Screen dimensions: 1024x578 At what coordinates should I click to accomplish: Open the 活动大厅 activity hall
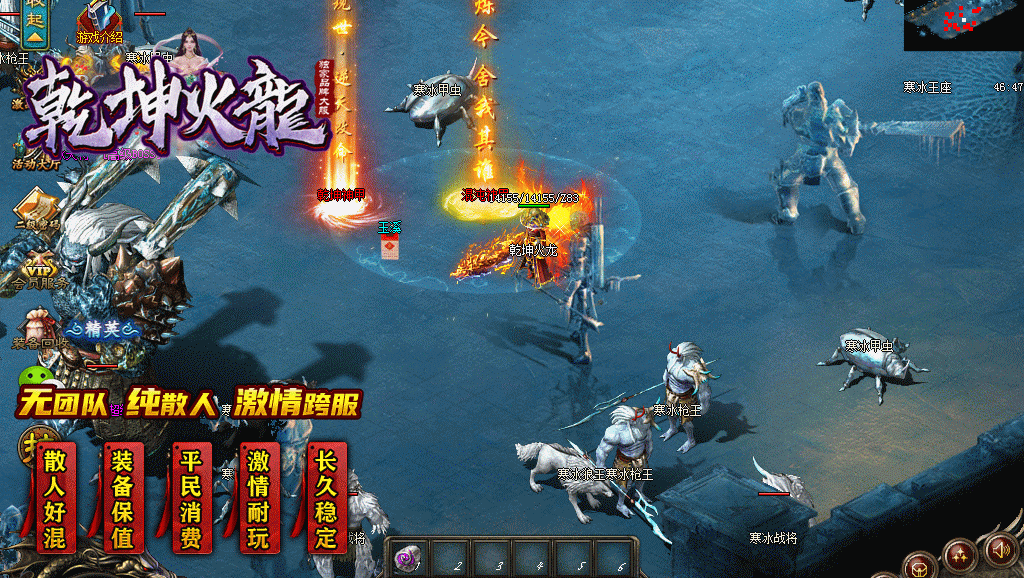point(35,150)
